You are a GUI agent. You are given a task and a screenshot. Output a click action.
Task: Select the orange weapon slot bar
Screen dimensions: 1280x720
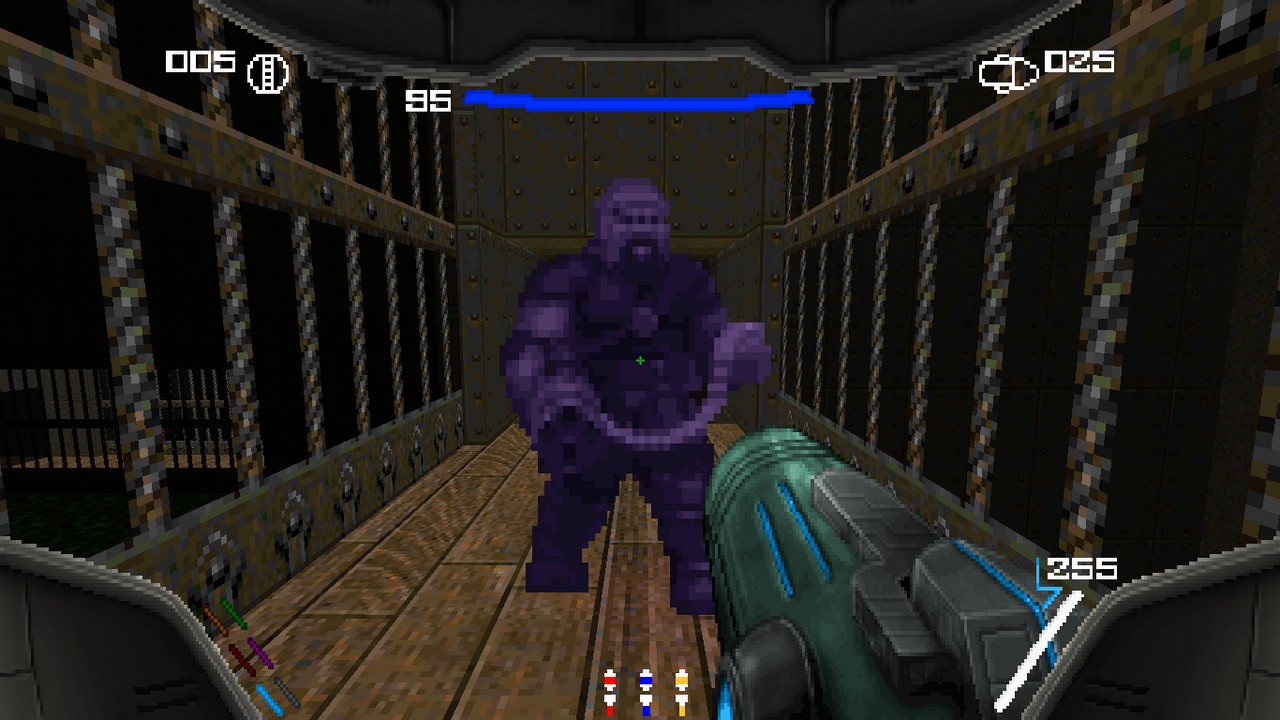coord(216,620)
